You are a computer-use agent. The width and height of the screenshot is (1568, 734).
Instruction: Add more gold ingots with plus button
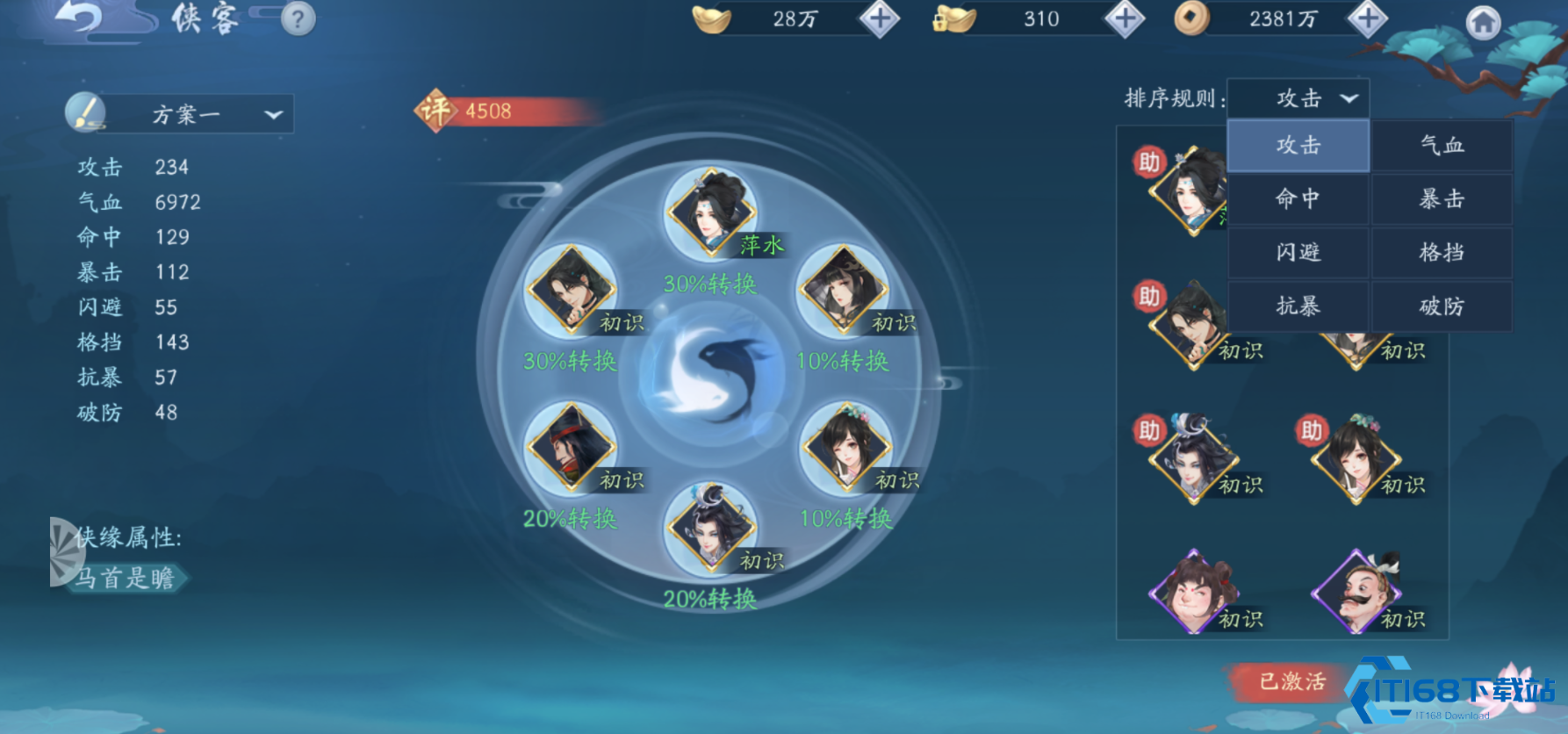pos(880,18)
